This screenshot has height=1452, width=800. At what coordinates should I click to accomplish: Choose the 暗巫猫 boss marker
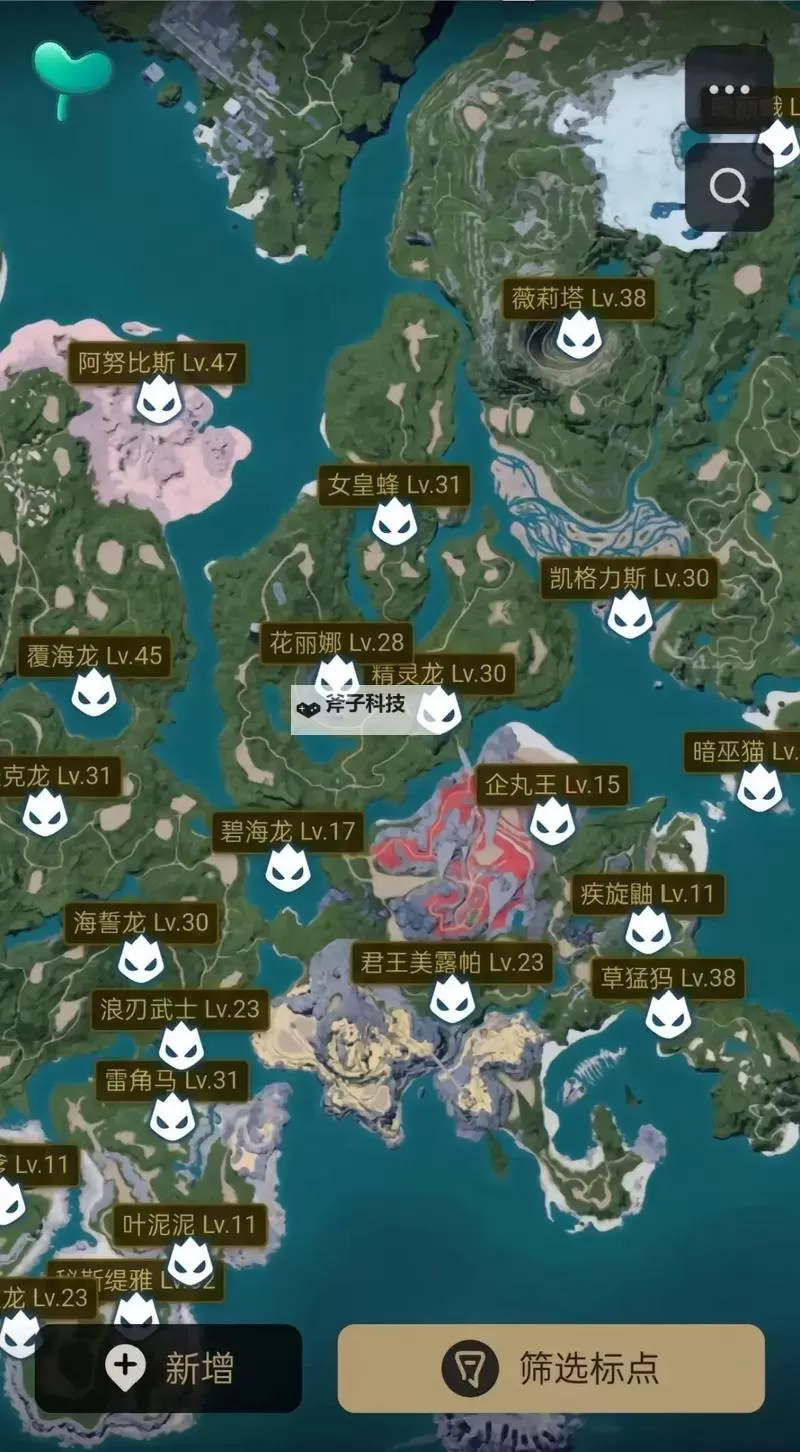coord(760,787)
